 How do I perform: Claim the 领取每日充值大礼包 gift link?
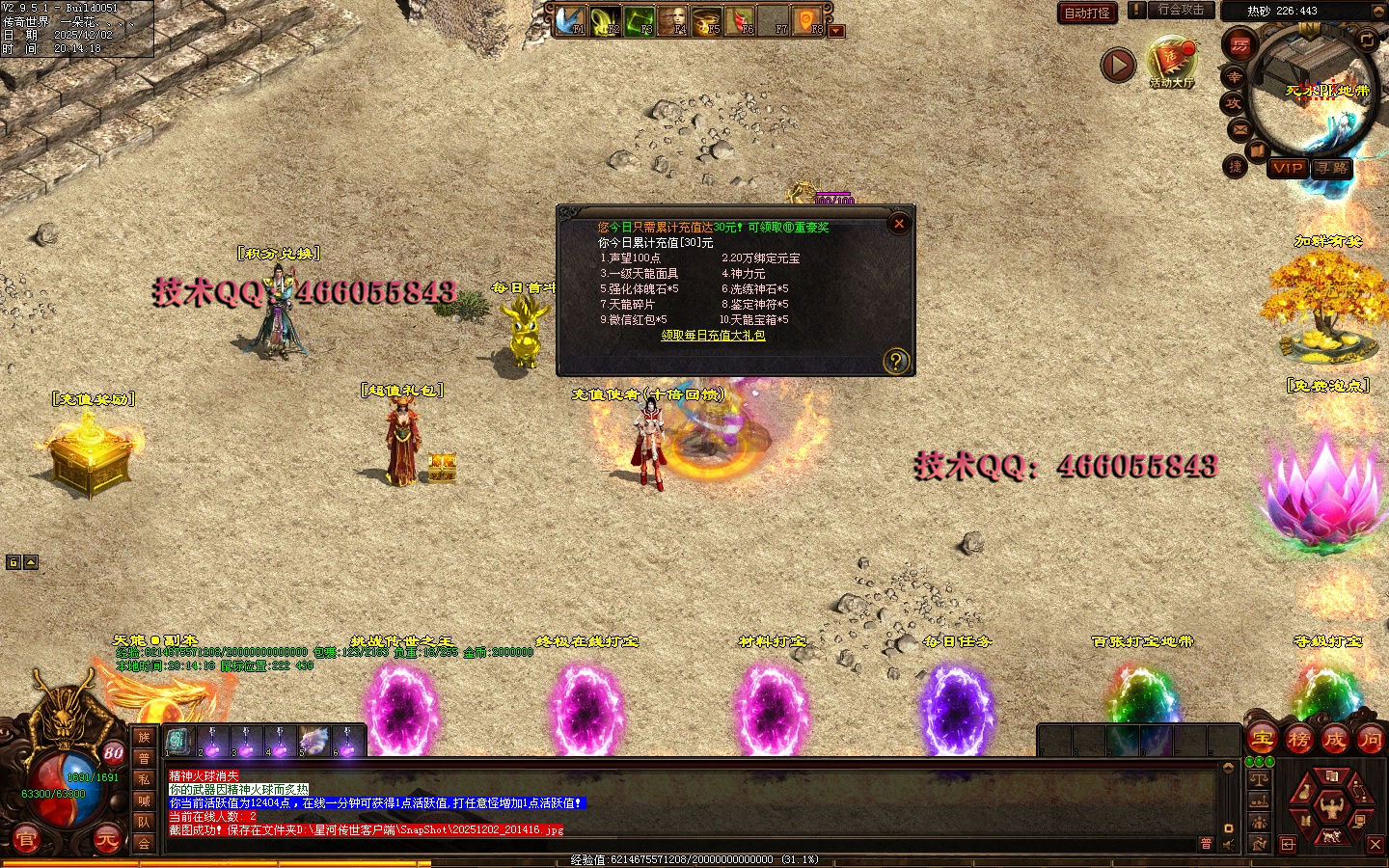pyautogui.click(x=713, y=336)
